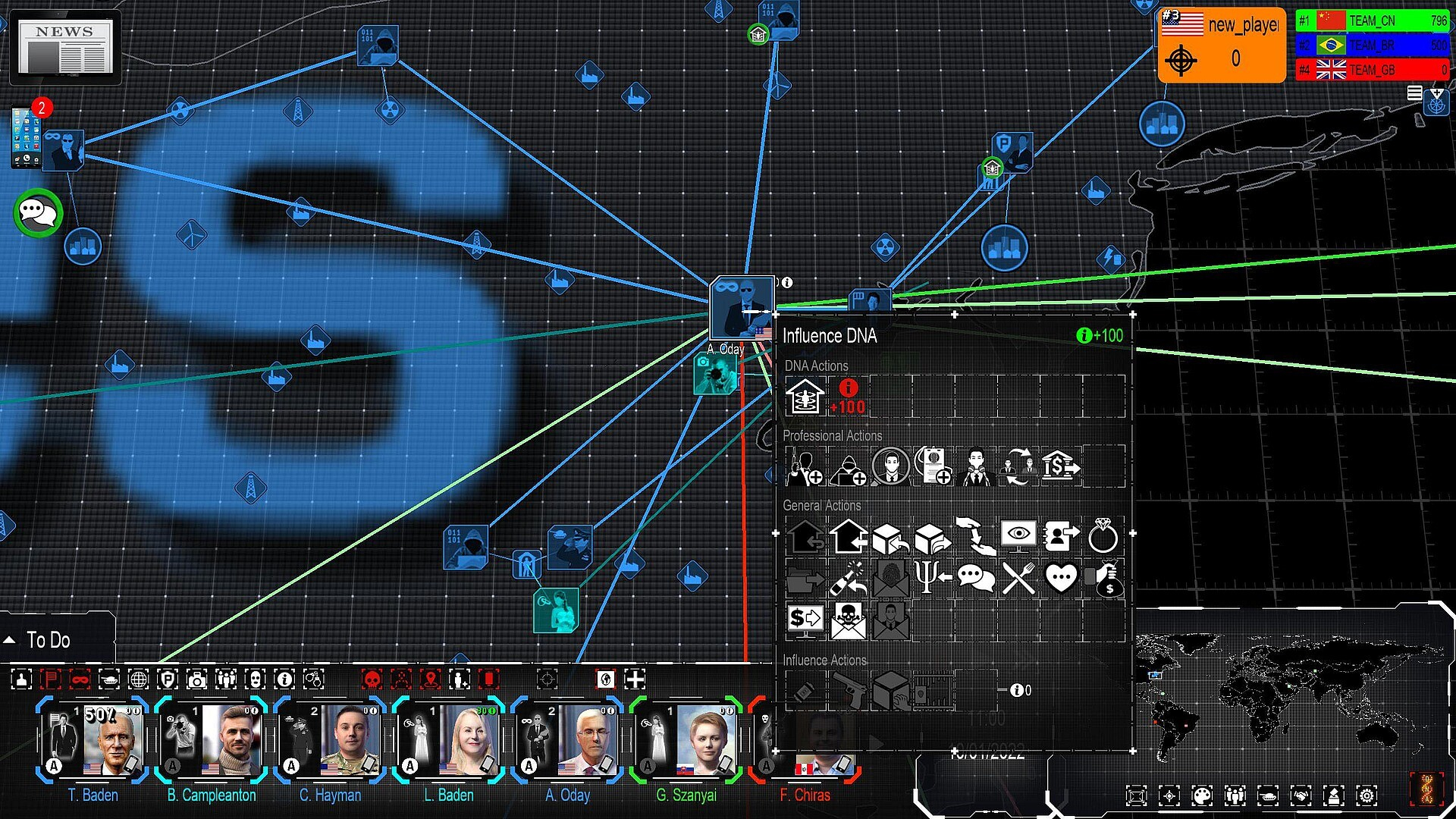
Task: Select the Poison Letter skull action
Action: [849, 620]
